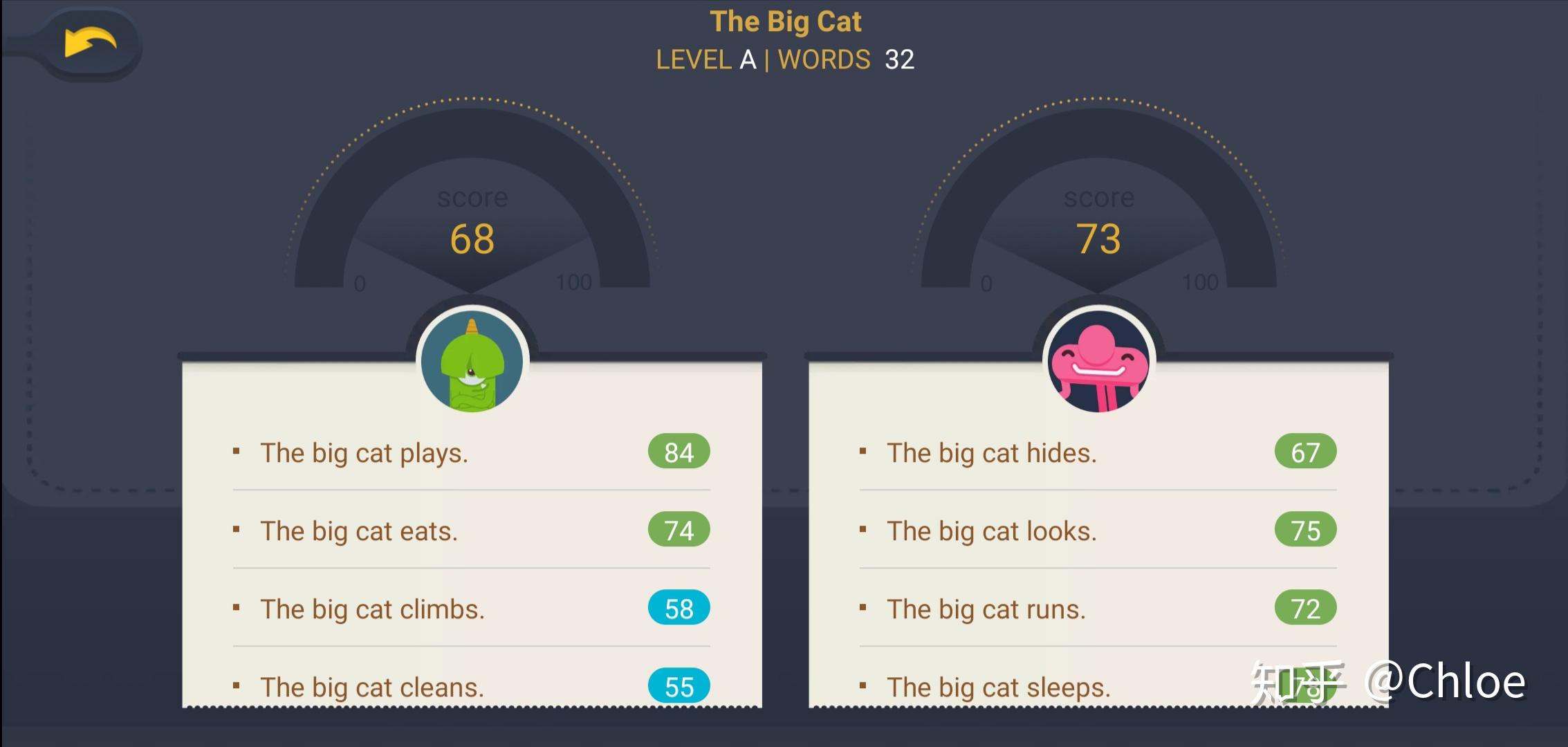The width and height of the screenshot is (1568, 747).
Task: Click the green one-eyed monster avatar
Action: click(472, 362)
